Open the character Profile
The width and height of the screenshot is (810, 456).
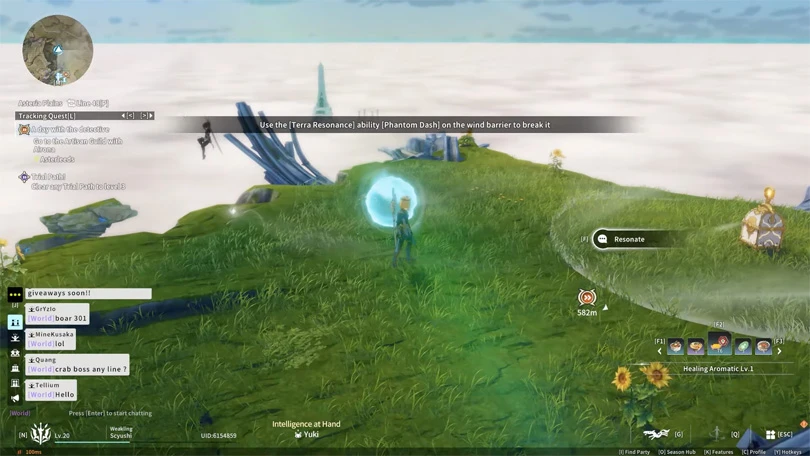756,452
